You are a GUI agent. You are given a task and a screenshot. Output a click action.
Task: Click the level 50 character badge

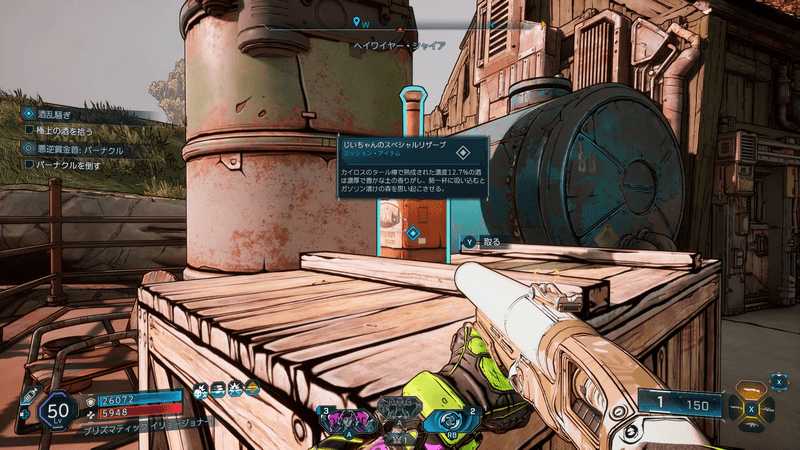[58, 408]
